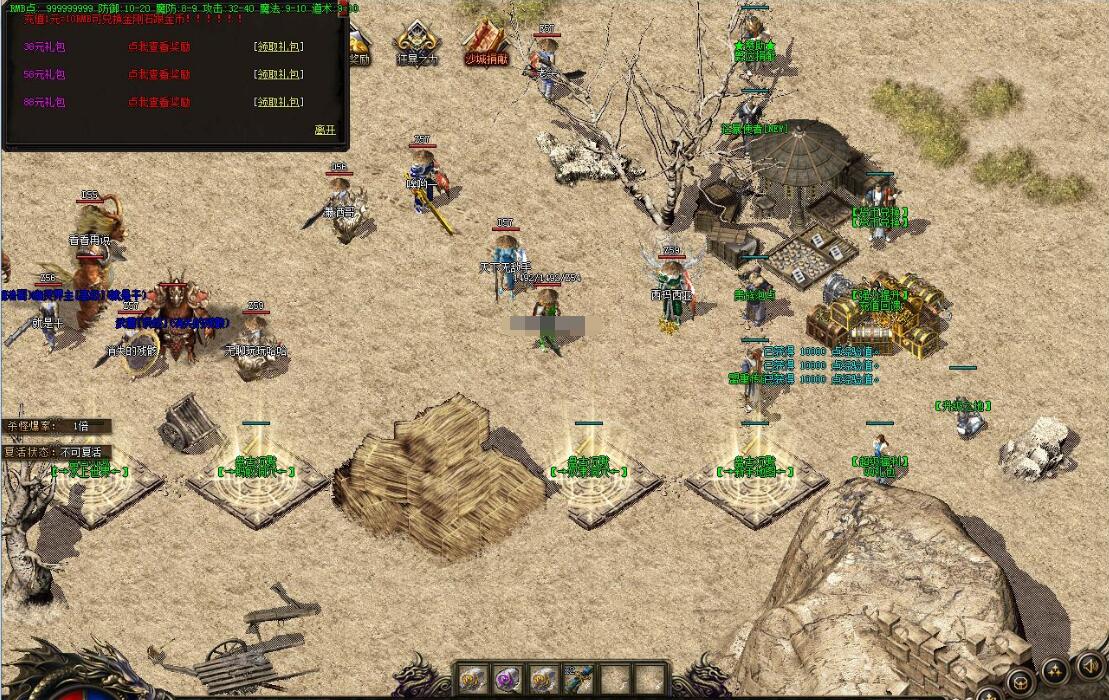The image size is (1109, 700).
Task: Select the teal sword hotbar slot
Action: coord(578,678)
